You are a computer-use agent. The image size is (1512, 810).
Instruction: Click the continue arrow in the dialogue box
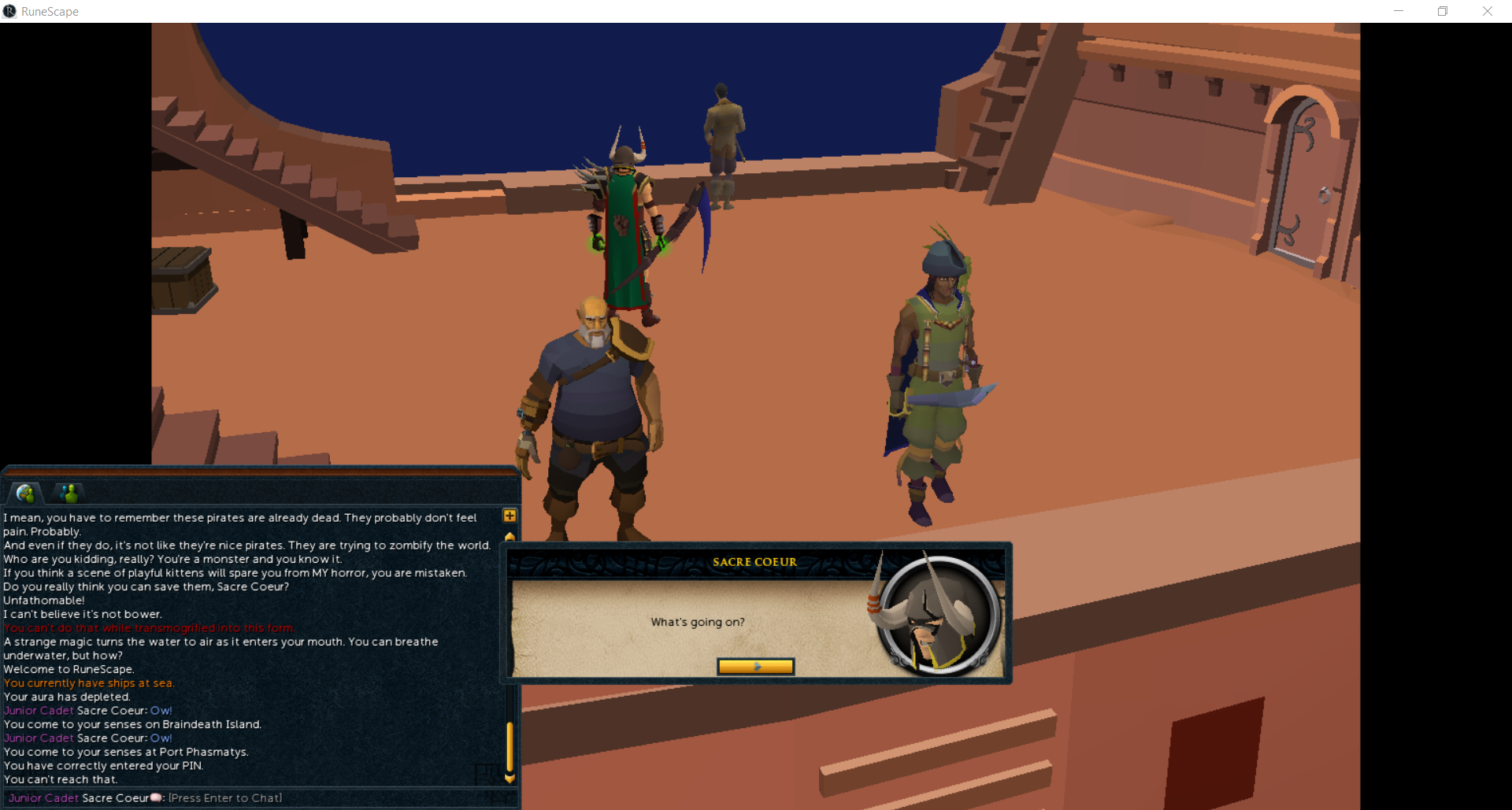[755, 666]
